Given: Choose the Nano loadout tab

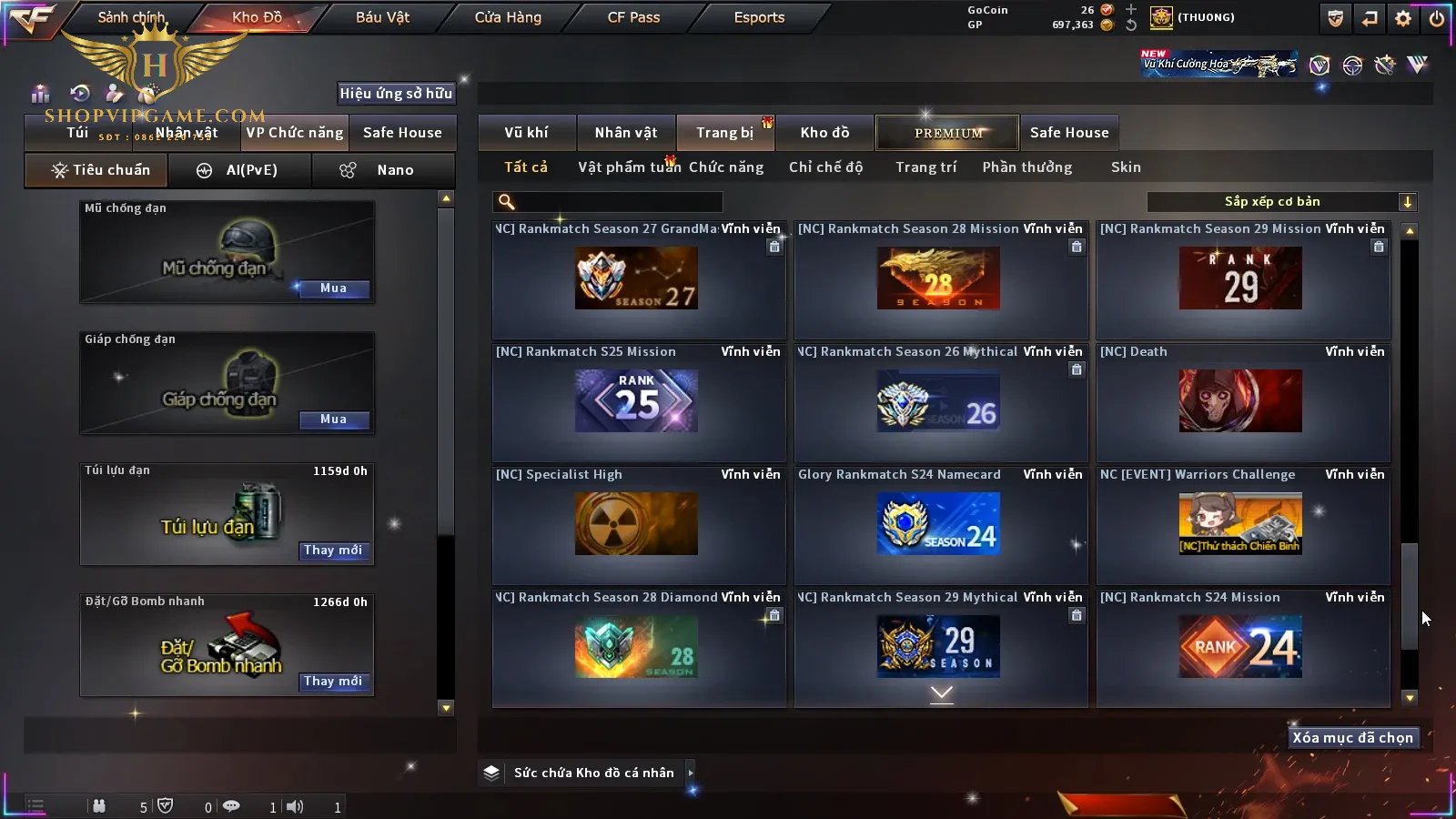Looking at the screenshot, I should coord(384,170).
